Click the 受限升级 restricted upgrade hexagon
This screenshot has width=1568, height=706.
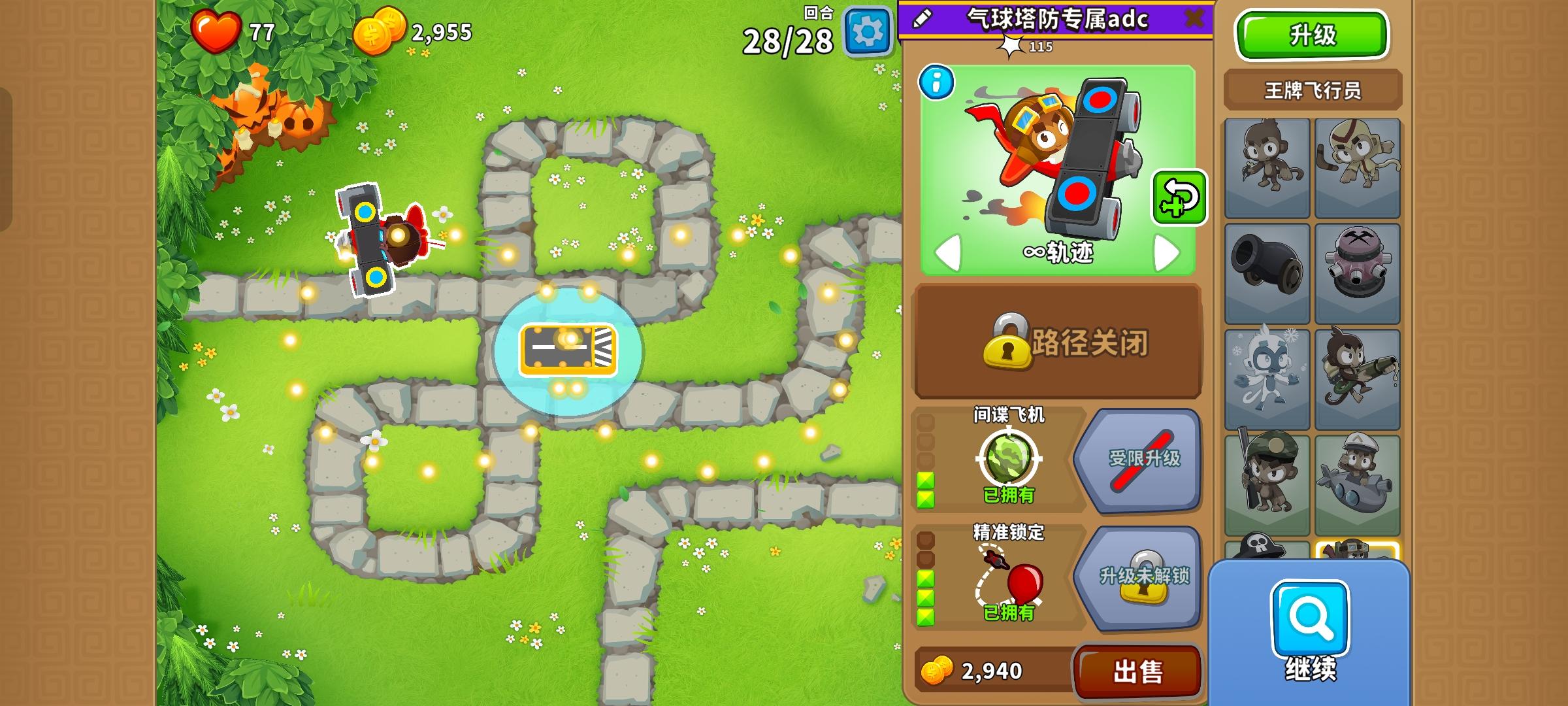pyautogui.click(x=1137, y=461)
